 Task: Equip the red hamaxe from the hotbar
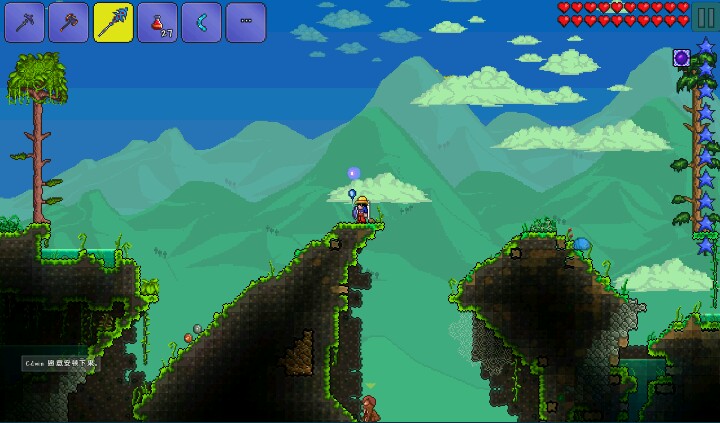69,22
